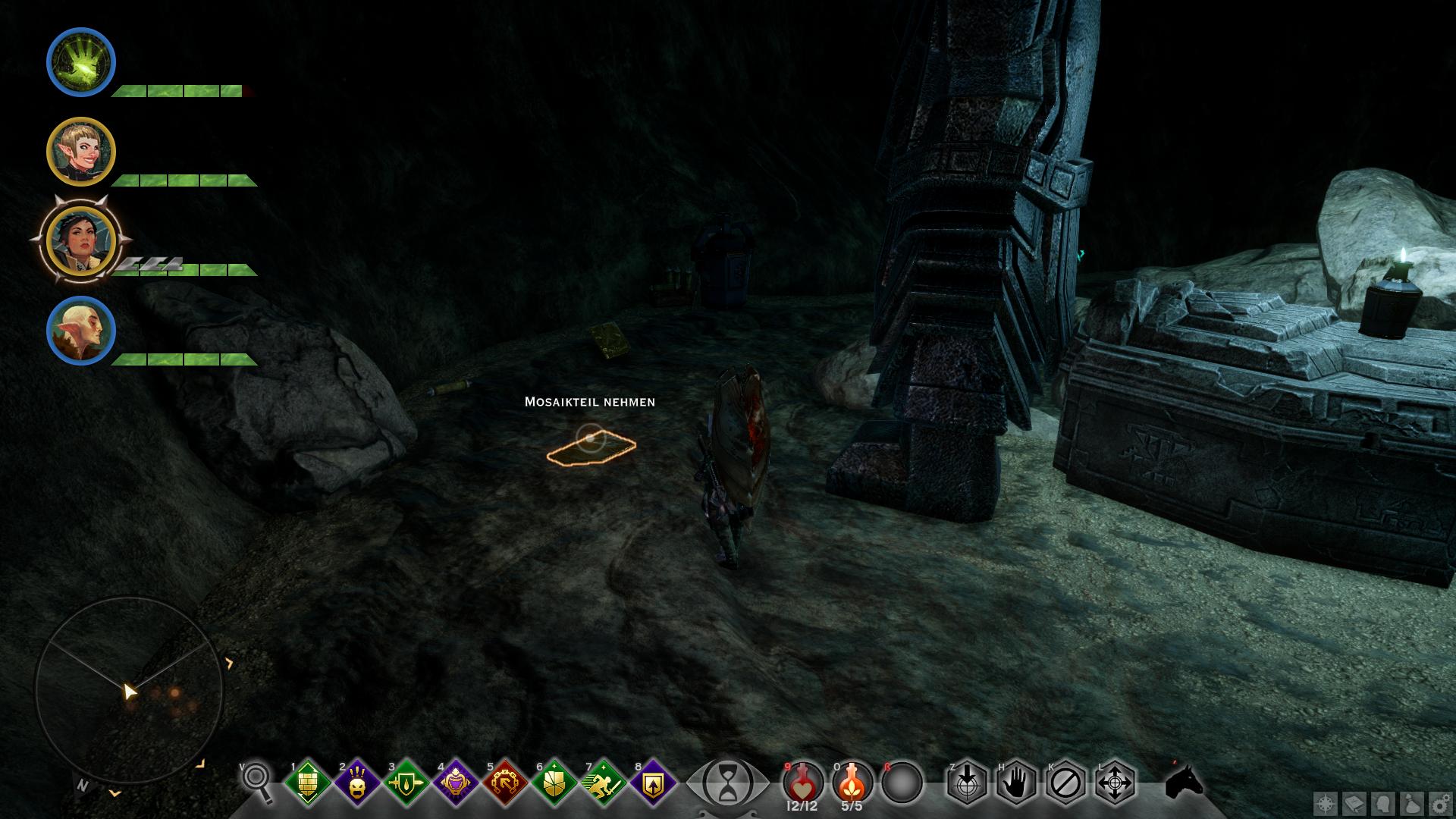Choose the crosshair move-to-point command
Image resolution: width=1456 pixels, height=819 pixels.
[1116, 782]
